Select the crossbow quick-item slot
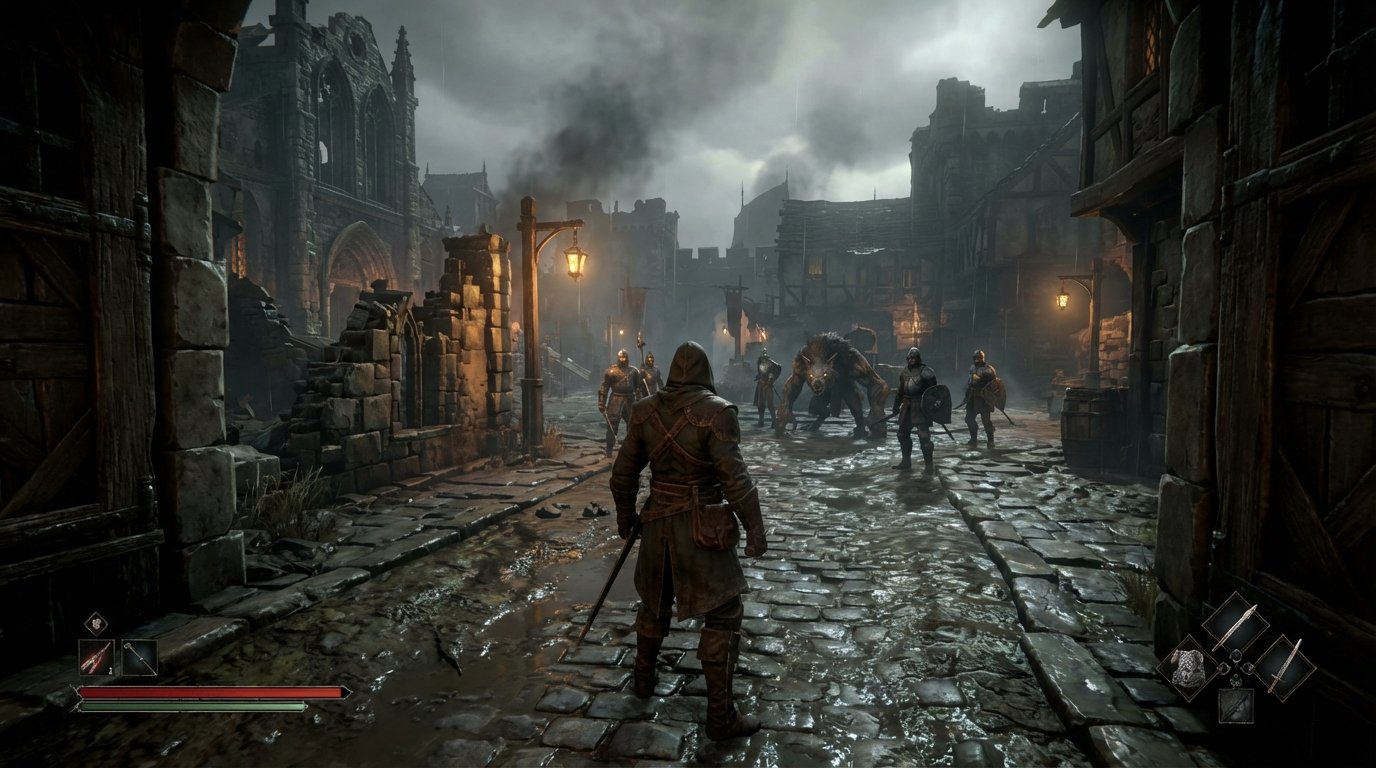The width and height of the screenshot is (1376, 768). (139, 658)
